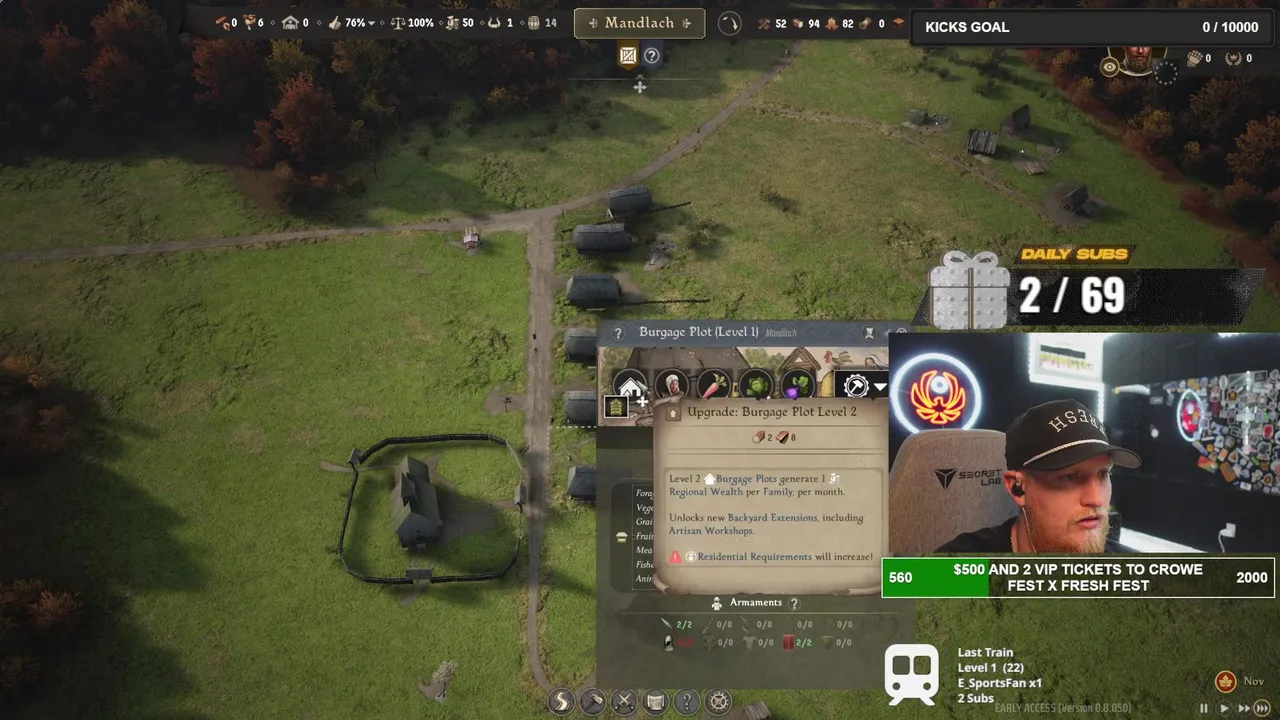Set game speed to double fast-forward

[x=1244, y=708]
